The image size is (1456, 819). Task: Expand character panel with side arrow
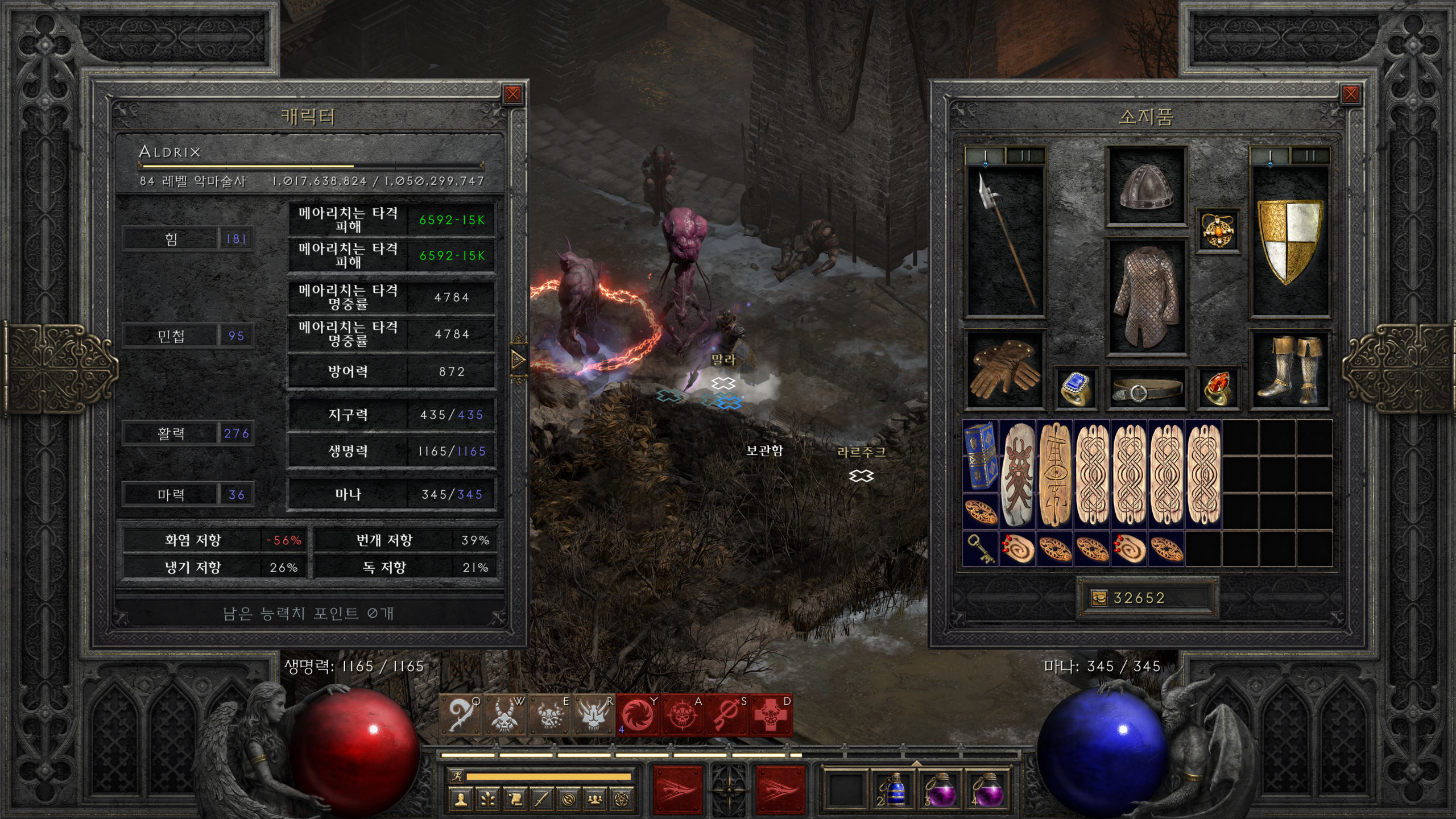518,359
